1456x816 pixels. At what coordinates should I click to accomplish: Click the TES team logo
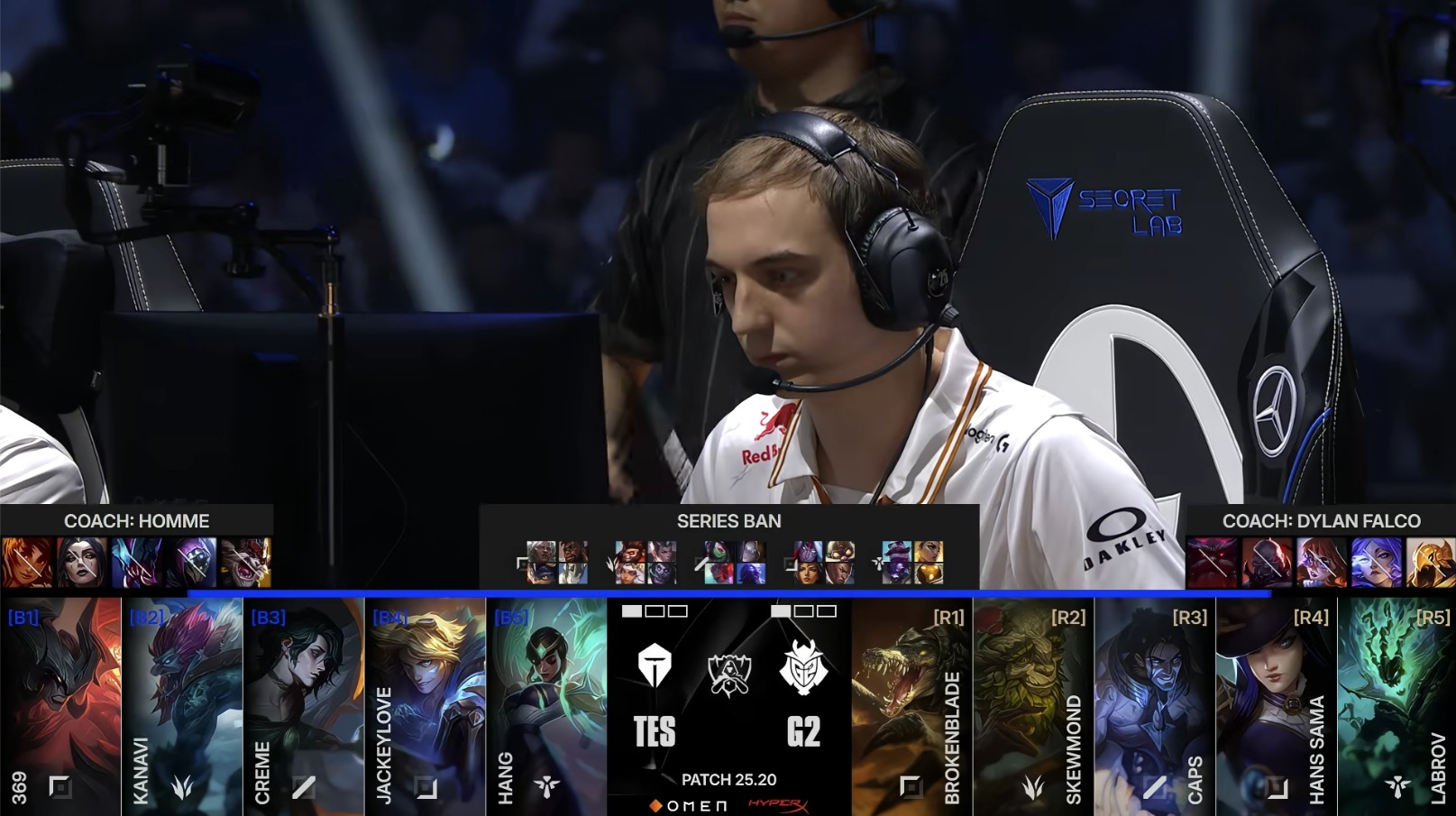click(655, 667)
